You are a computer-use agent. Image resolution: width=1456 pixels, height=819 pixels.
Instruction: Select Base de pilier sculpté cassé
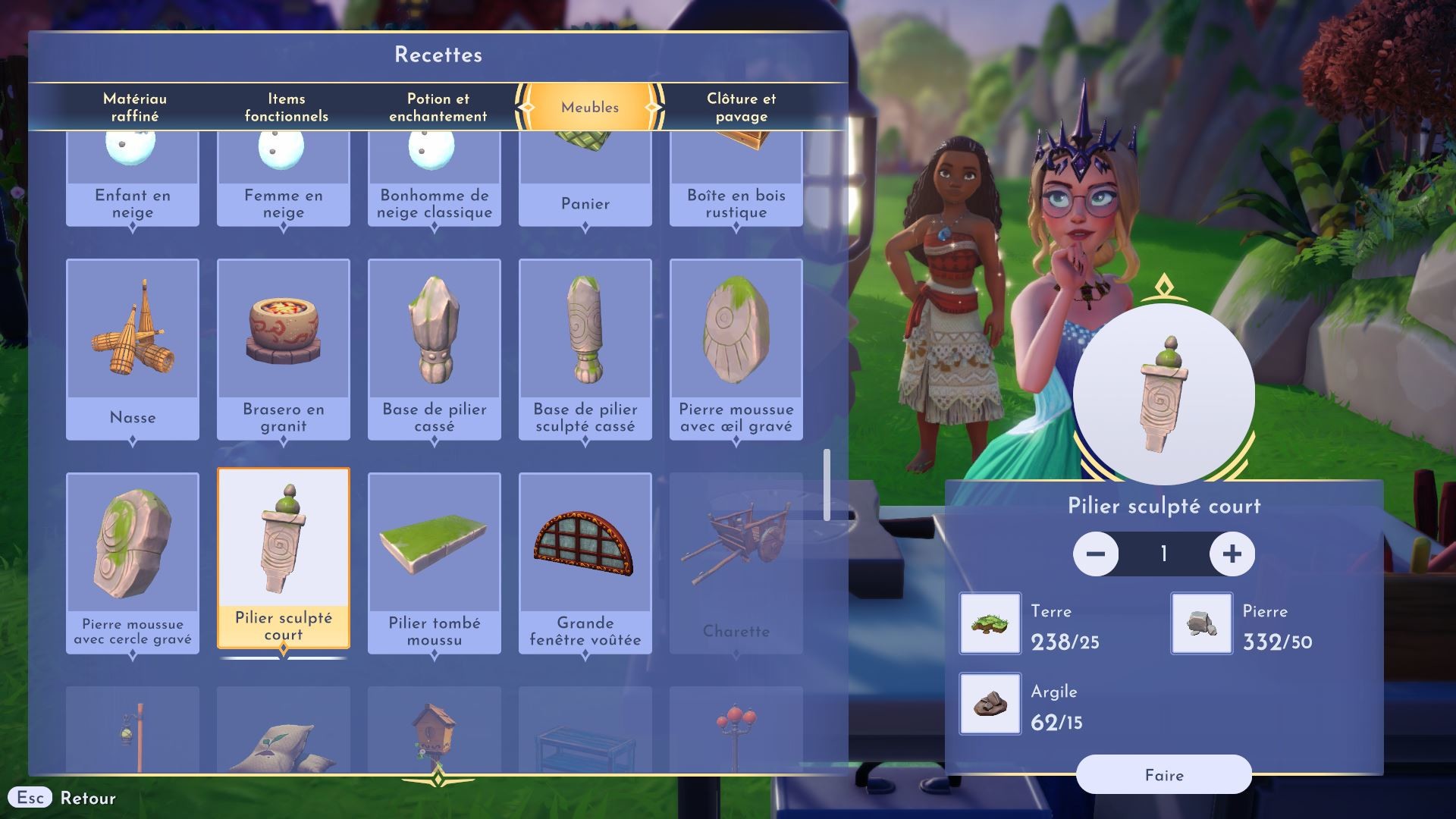(x=585, y=349)
